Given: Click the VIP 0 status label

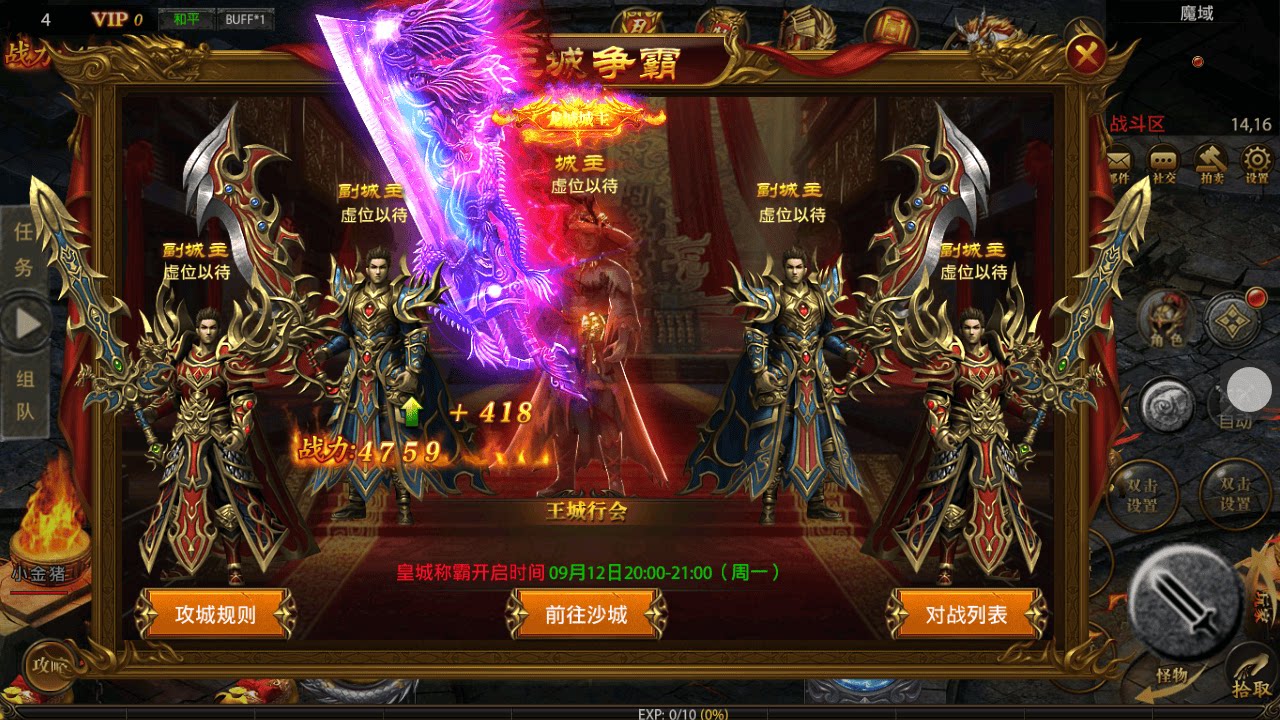Looking at the screenshot, I should point(113,18).
